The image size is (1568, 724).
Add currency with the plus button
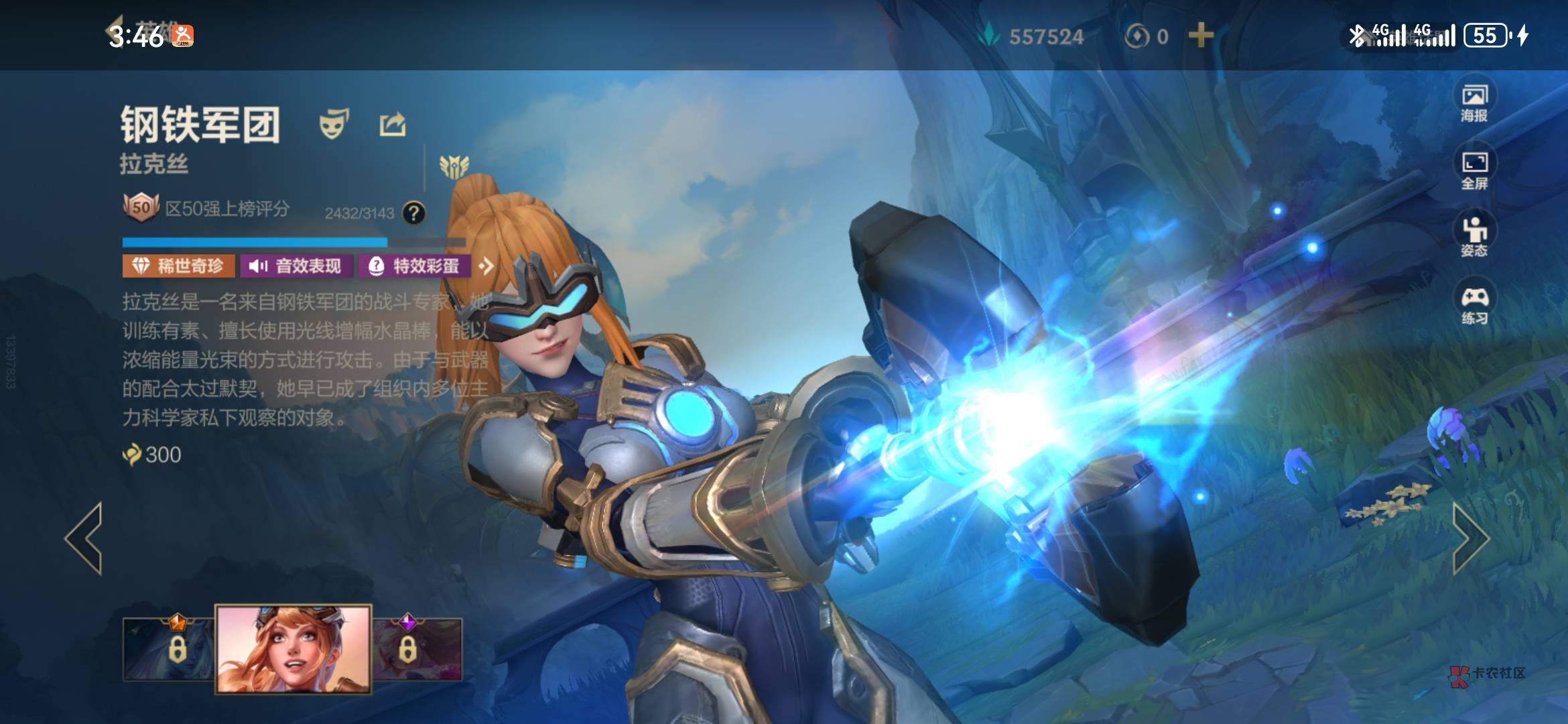1201,36
